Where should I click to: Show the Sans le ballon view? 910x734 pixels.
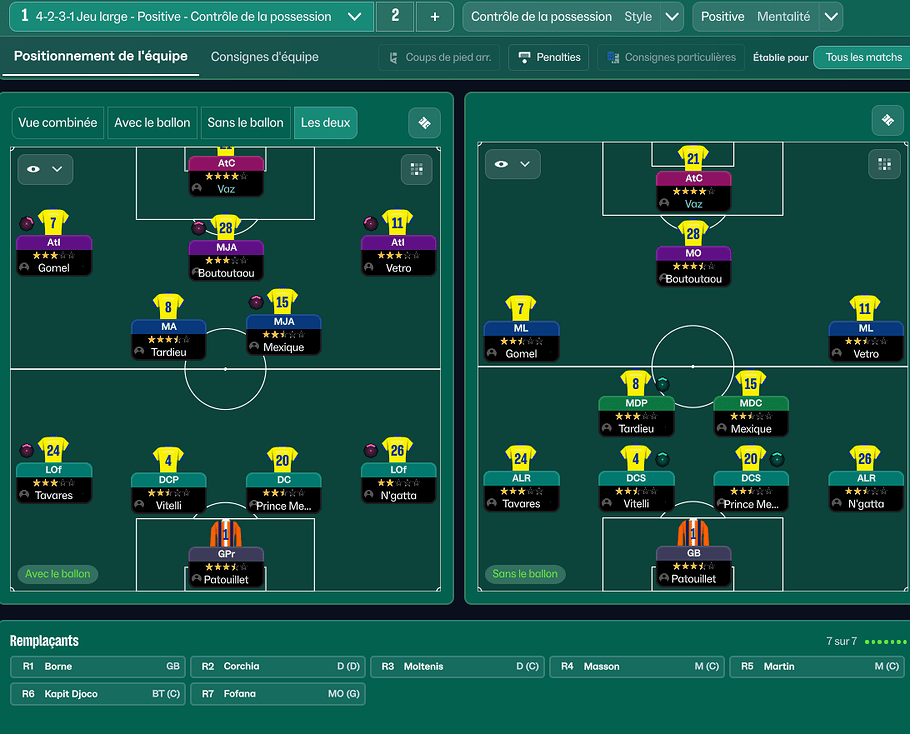(245, 122)
